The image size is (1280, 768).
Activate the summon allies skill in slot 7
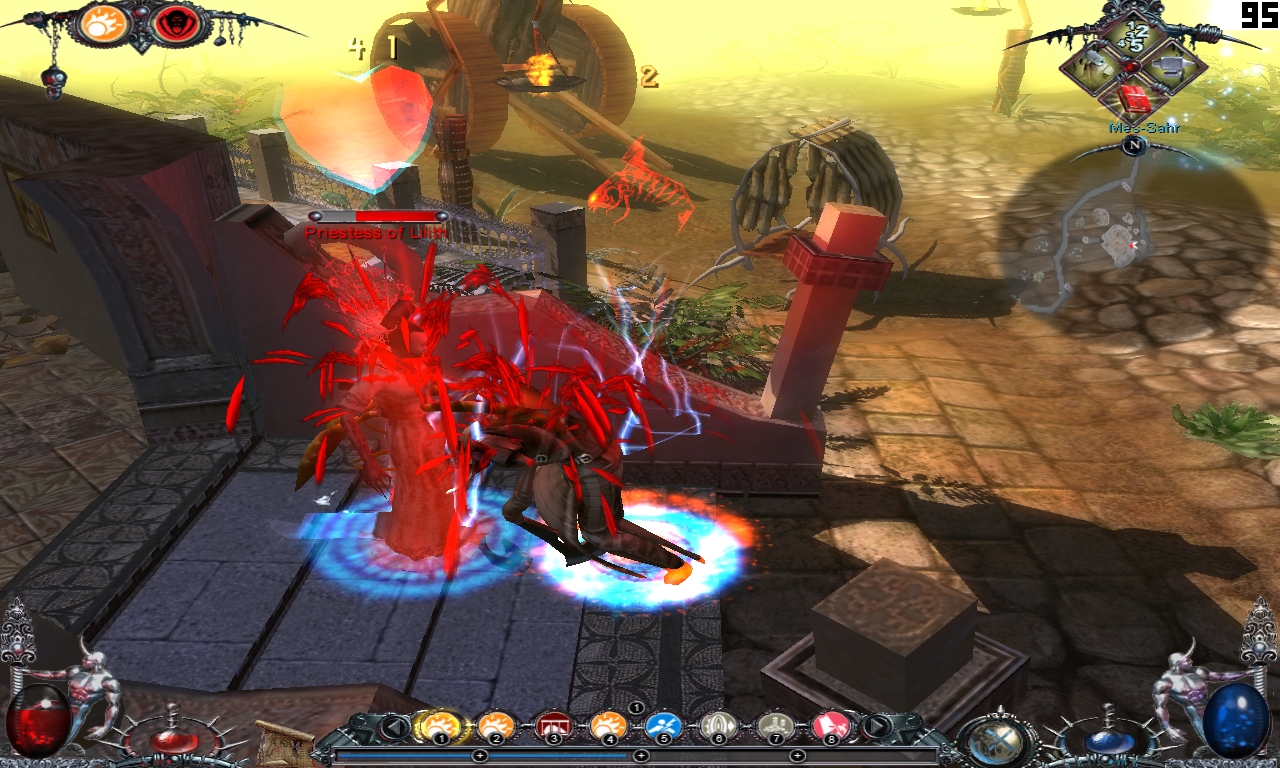tap(776, 728)
